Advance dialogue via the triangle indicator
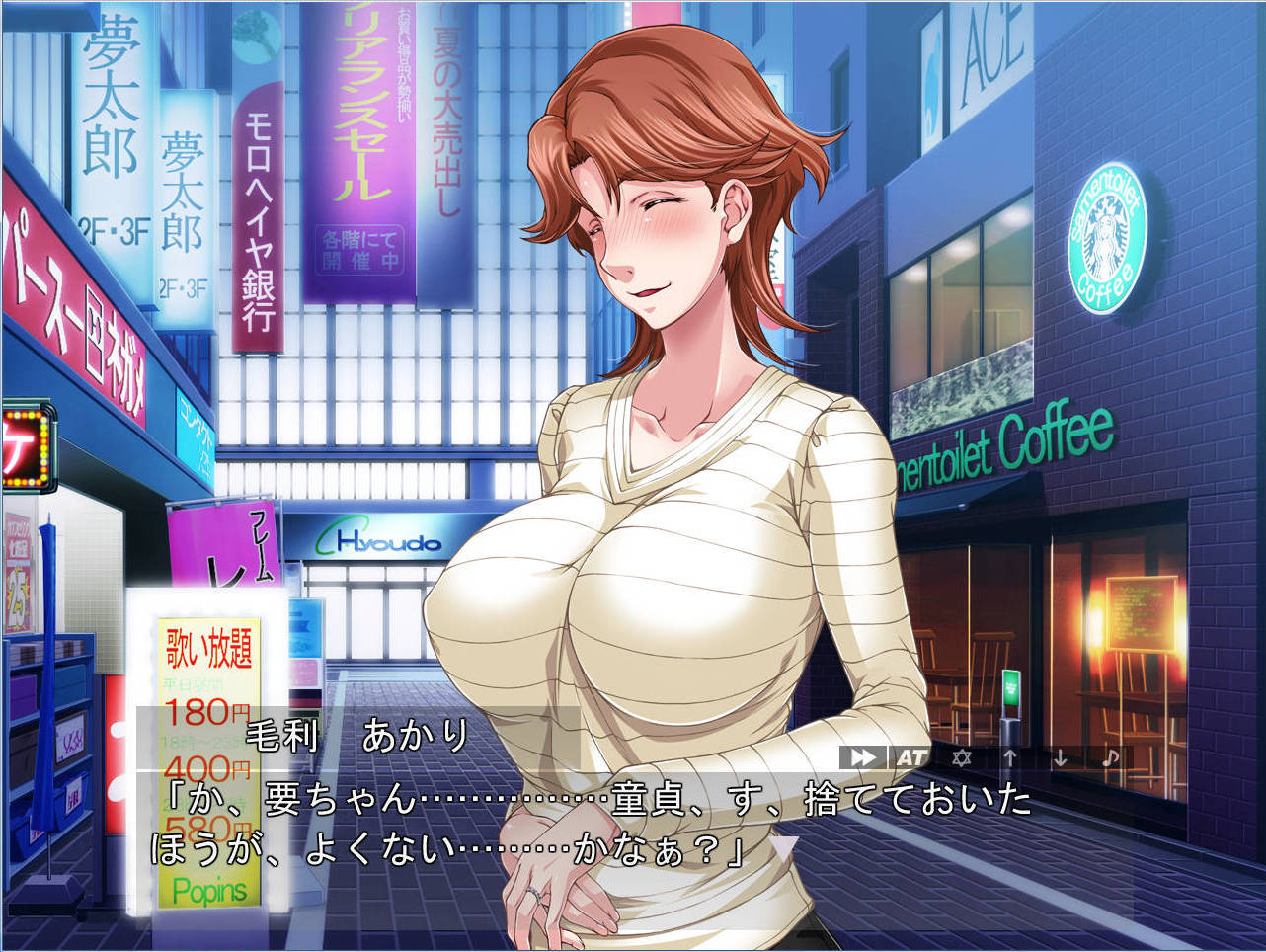The width and height of the screenshot is (1266, 952). click(784, 847)
